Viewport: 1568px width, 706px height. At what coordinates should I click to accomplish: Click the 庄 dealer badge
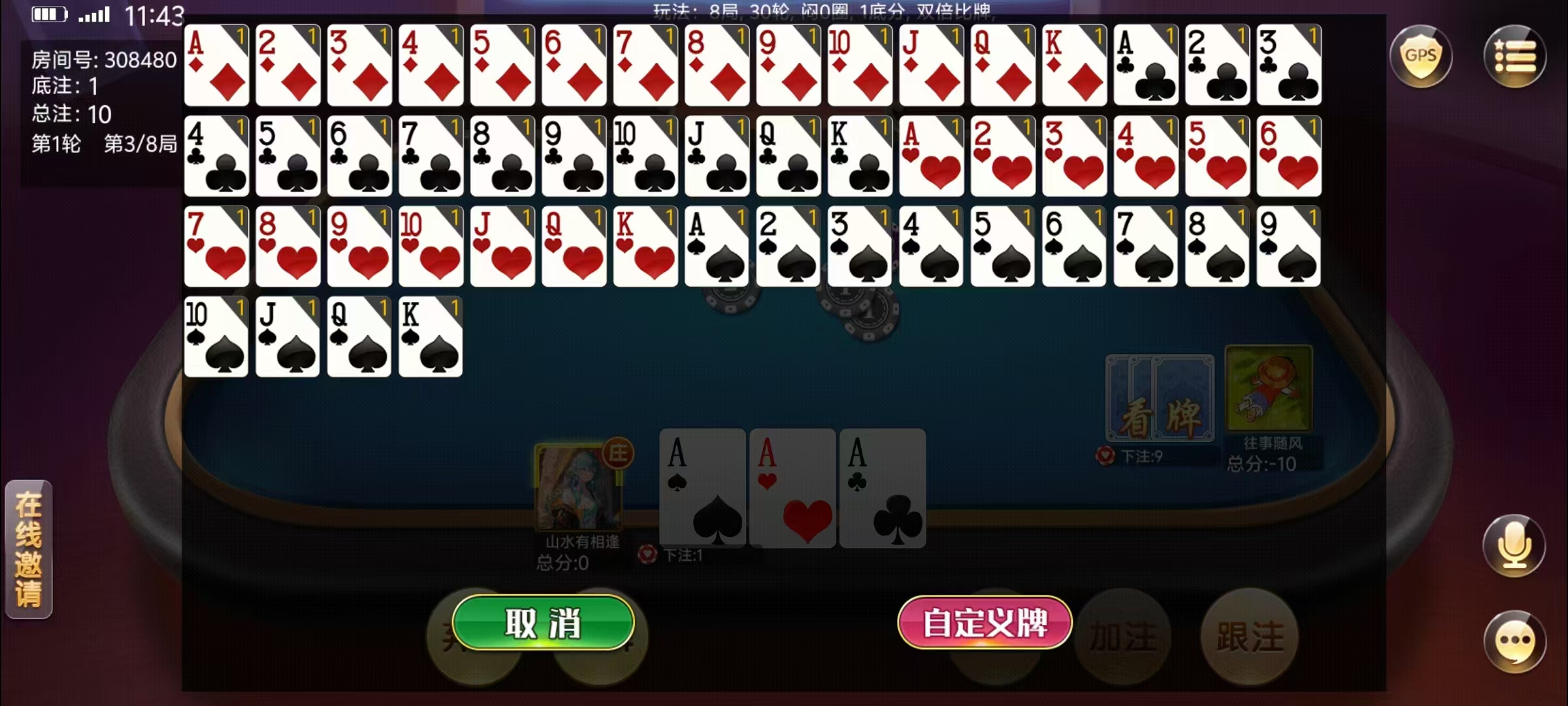619,451
